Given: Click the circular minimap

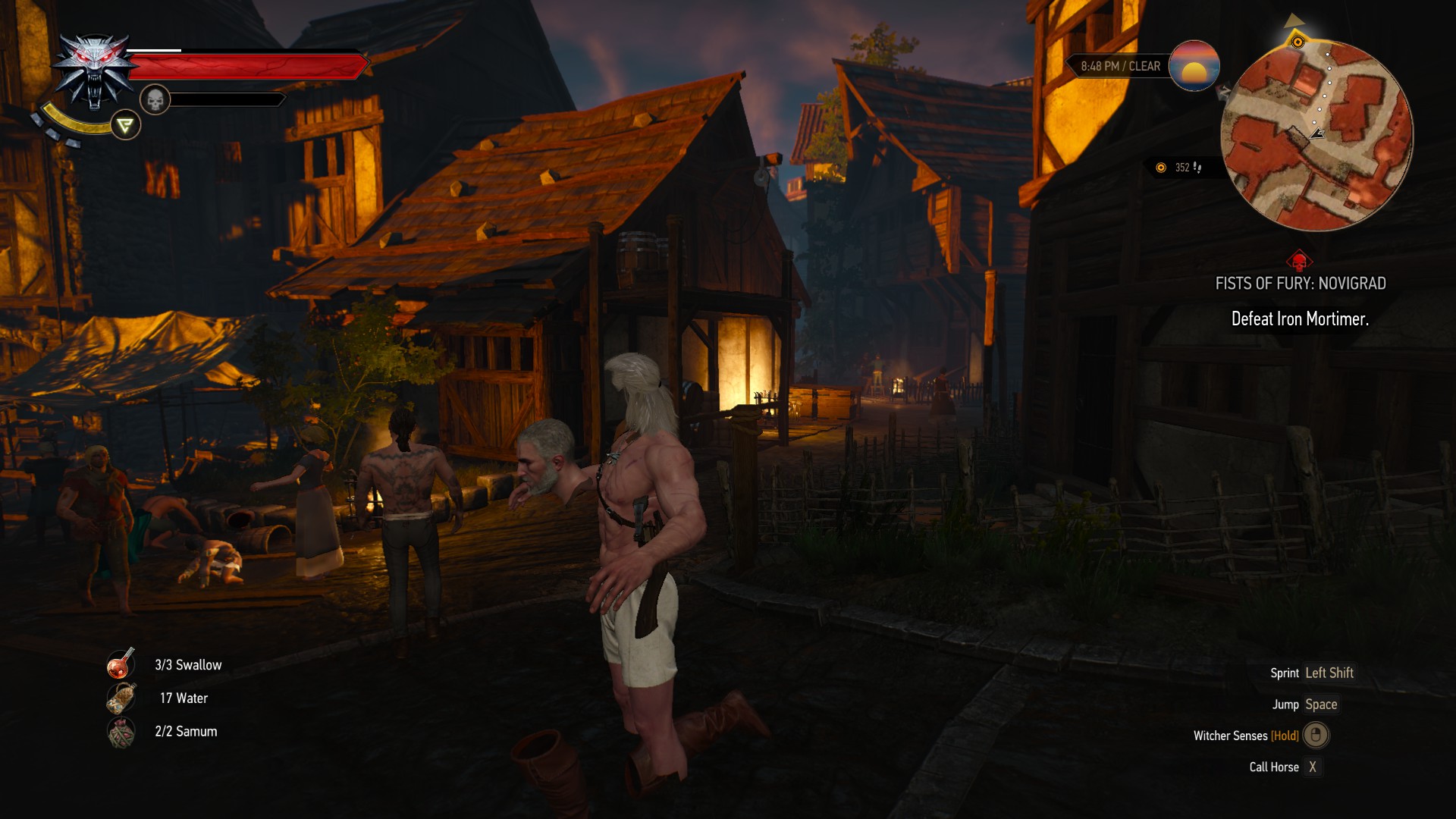Looking at the screenshot, I should 1316,135.
